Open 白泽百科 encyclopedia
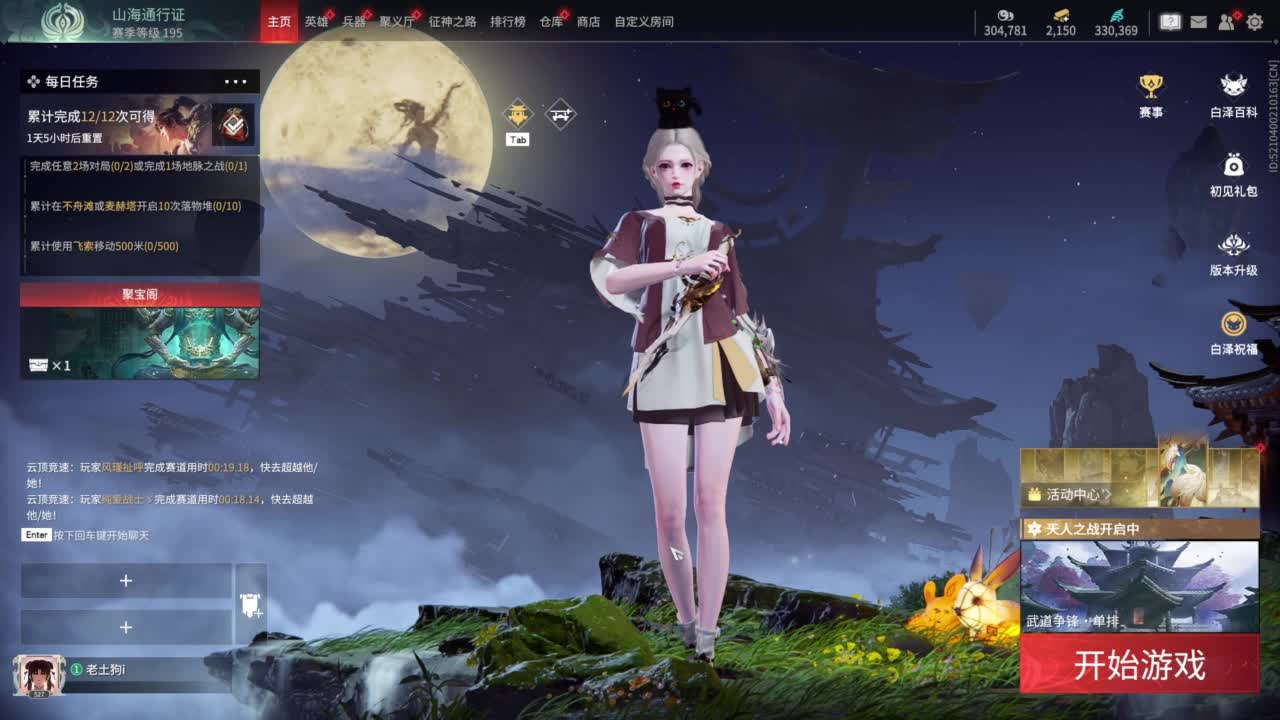Screen dimensions: 1280x720 (x=1234, y=94)
